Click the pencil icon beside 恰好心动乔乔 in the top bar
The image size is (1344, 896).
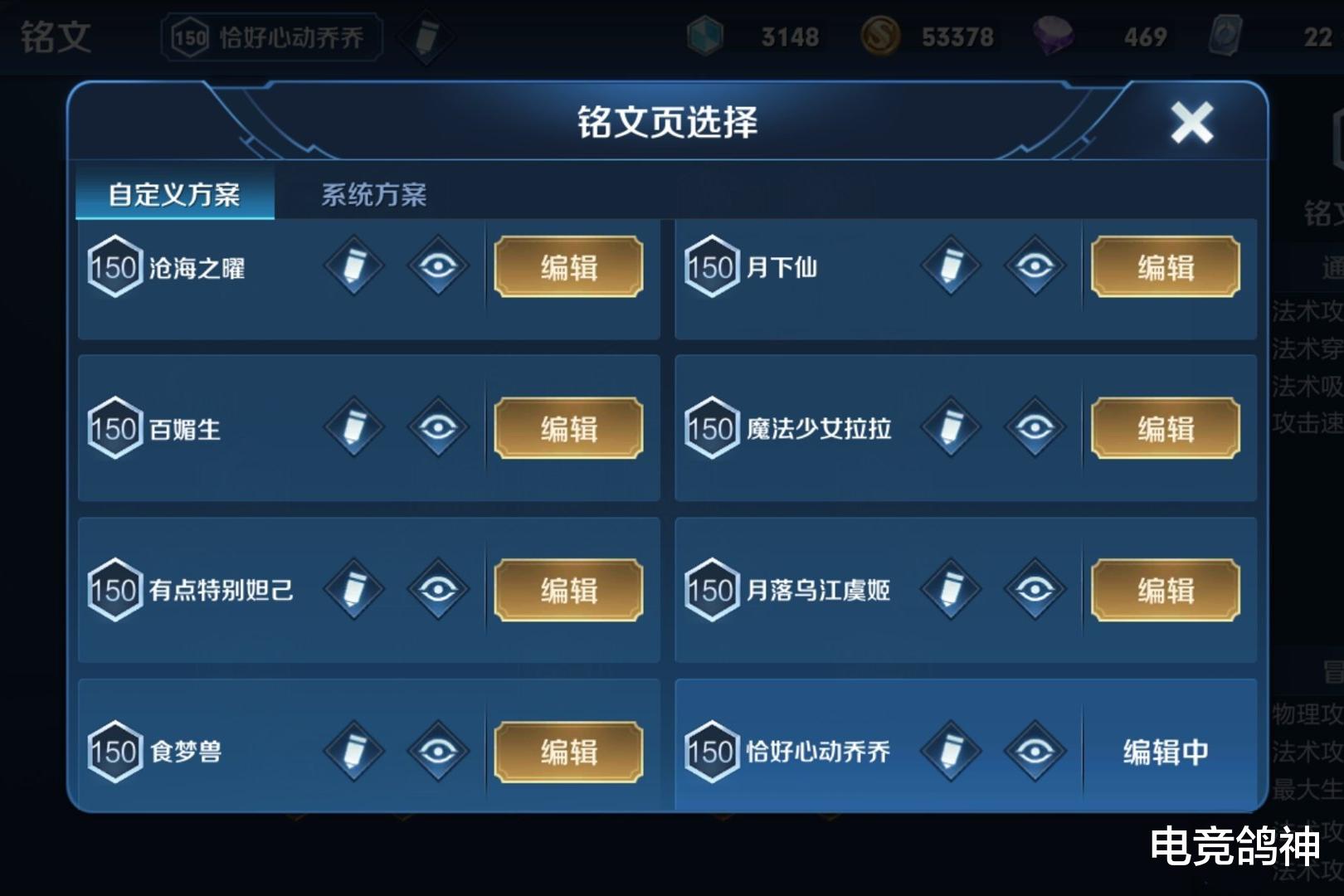coord(426,37)
